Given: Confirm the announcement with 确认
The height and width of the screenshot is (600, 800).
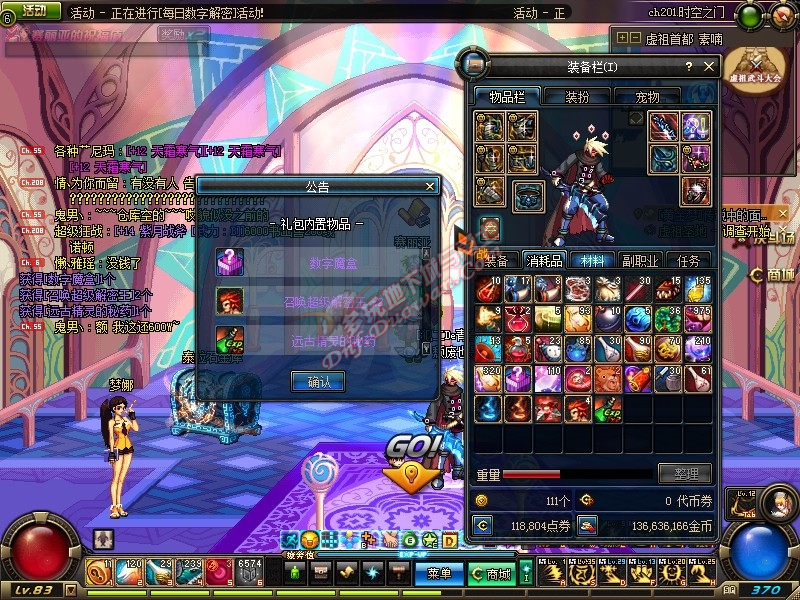Looking at the screenshot, I should [x=317, y=381].
